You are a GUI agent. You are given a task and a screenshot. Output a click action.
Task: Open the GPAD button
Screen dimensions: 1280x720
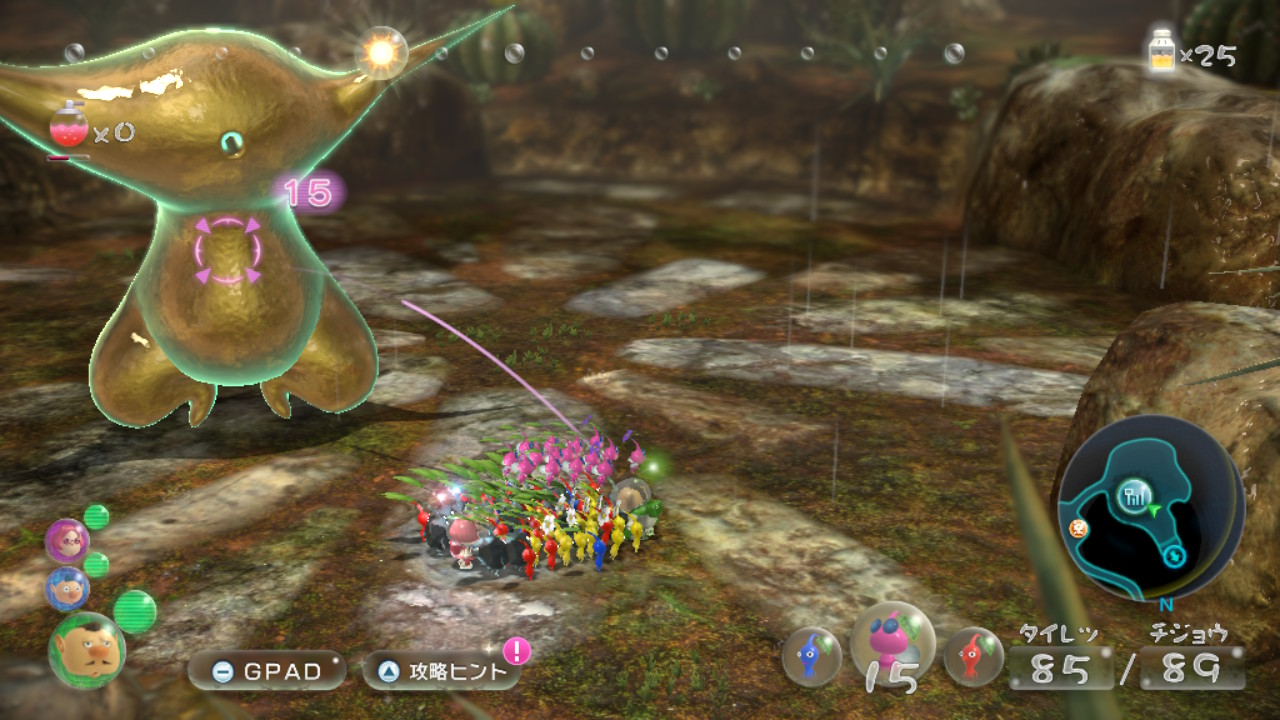coord(266,671)
